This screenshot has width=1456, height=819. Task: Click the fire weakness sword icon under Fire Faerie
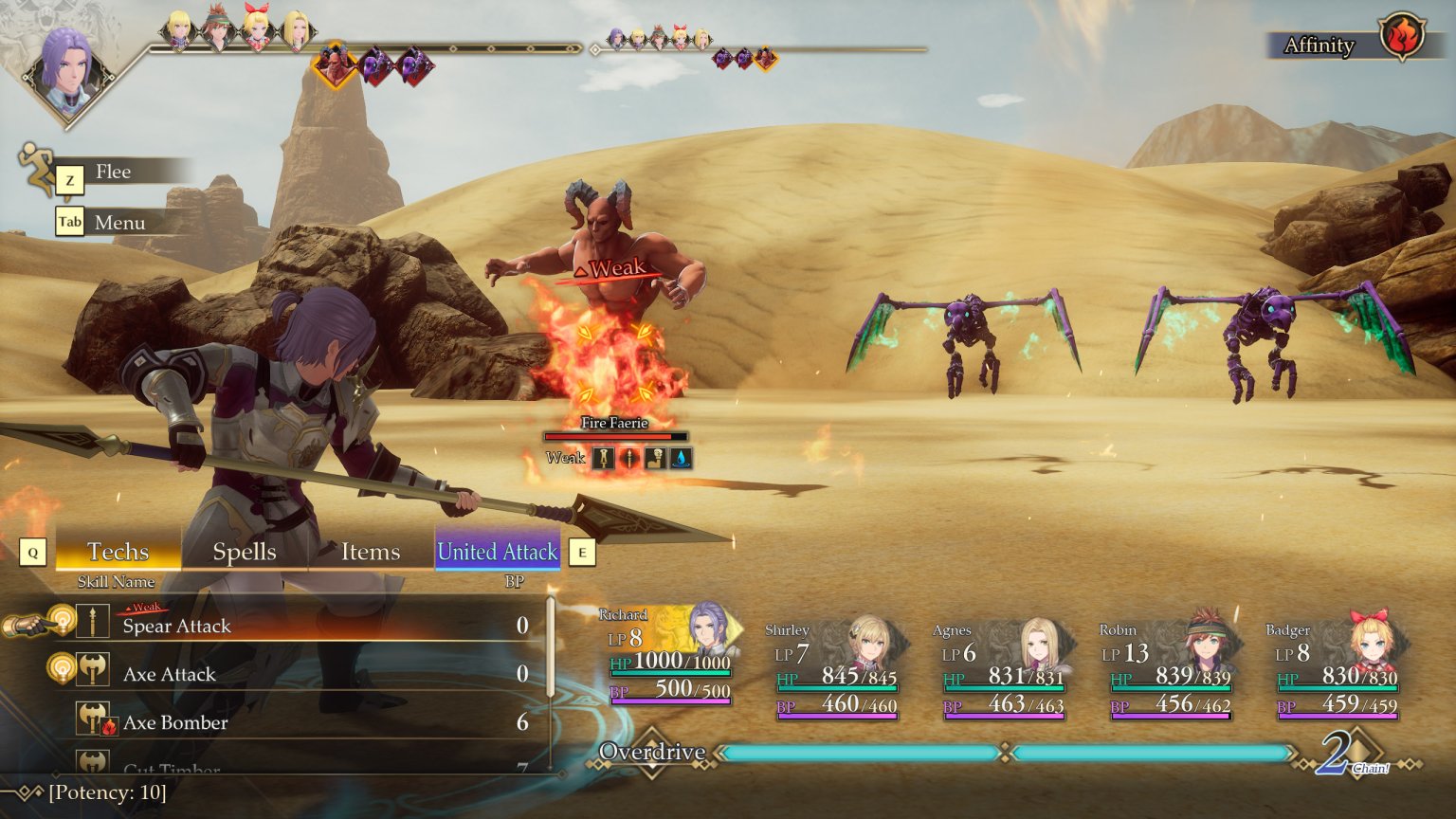point(604,458)
